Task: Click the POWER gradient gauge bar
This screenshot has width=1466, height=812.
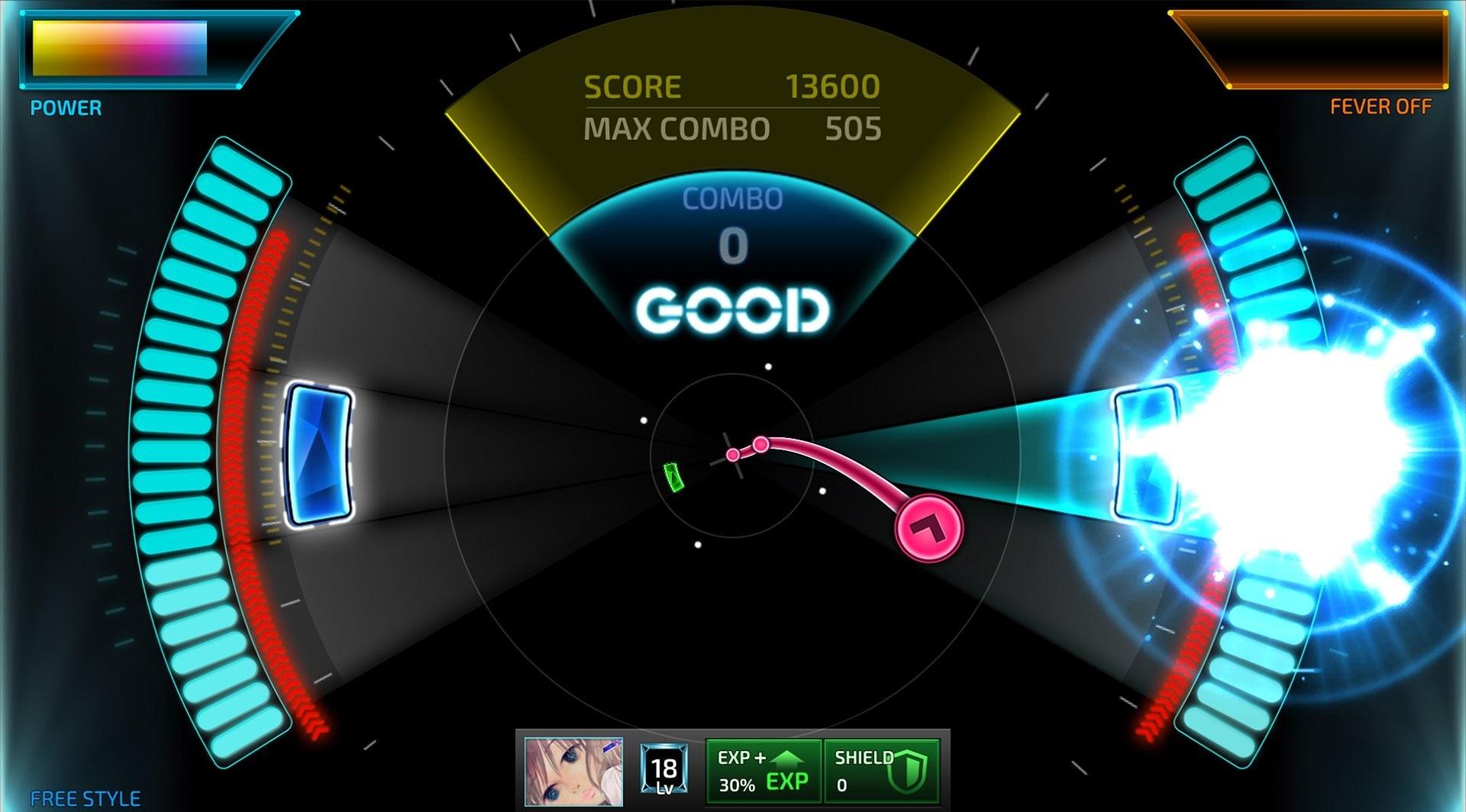Action: (118, 50)
